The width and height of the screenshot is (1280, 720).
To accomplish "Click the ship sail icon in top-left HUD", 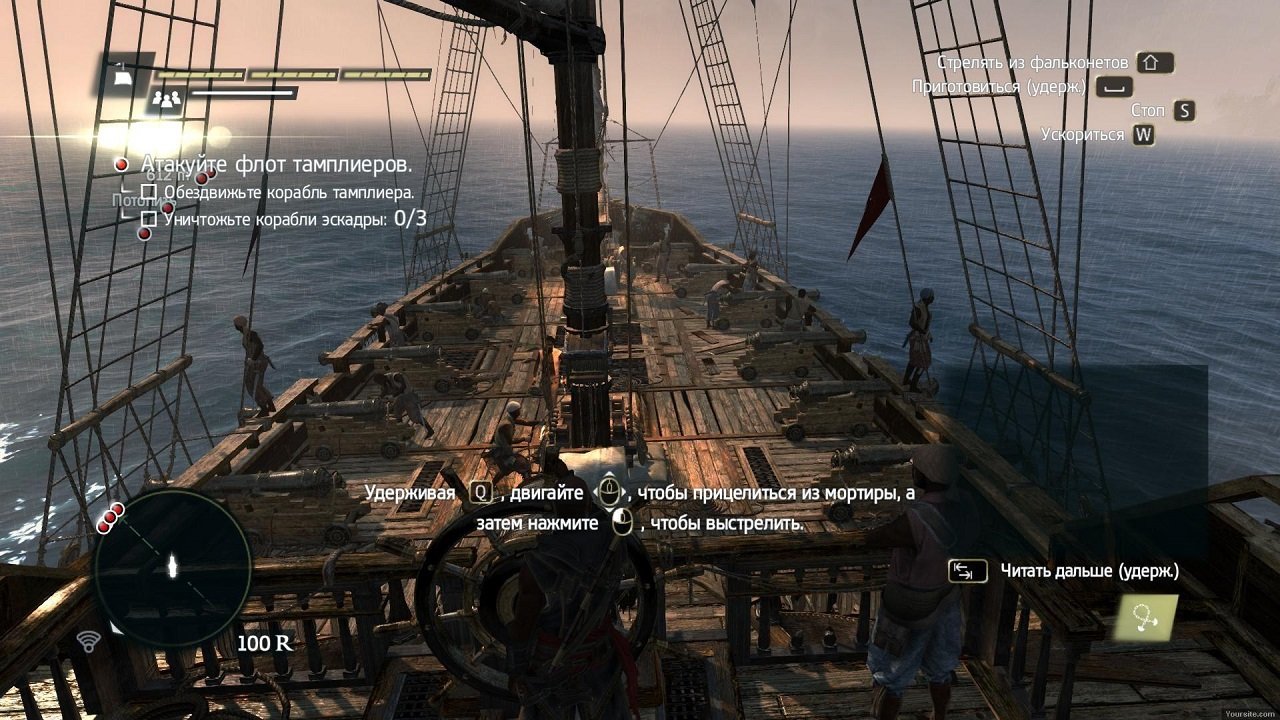I will point(122,78).
